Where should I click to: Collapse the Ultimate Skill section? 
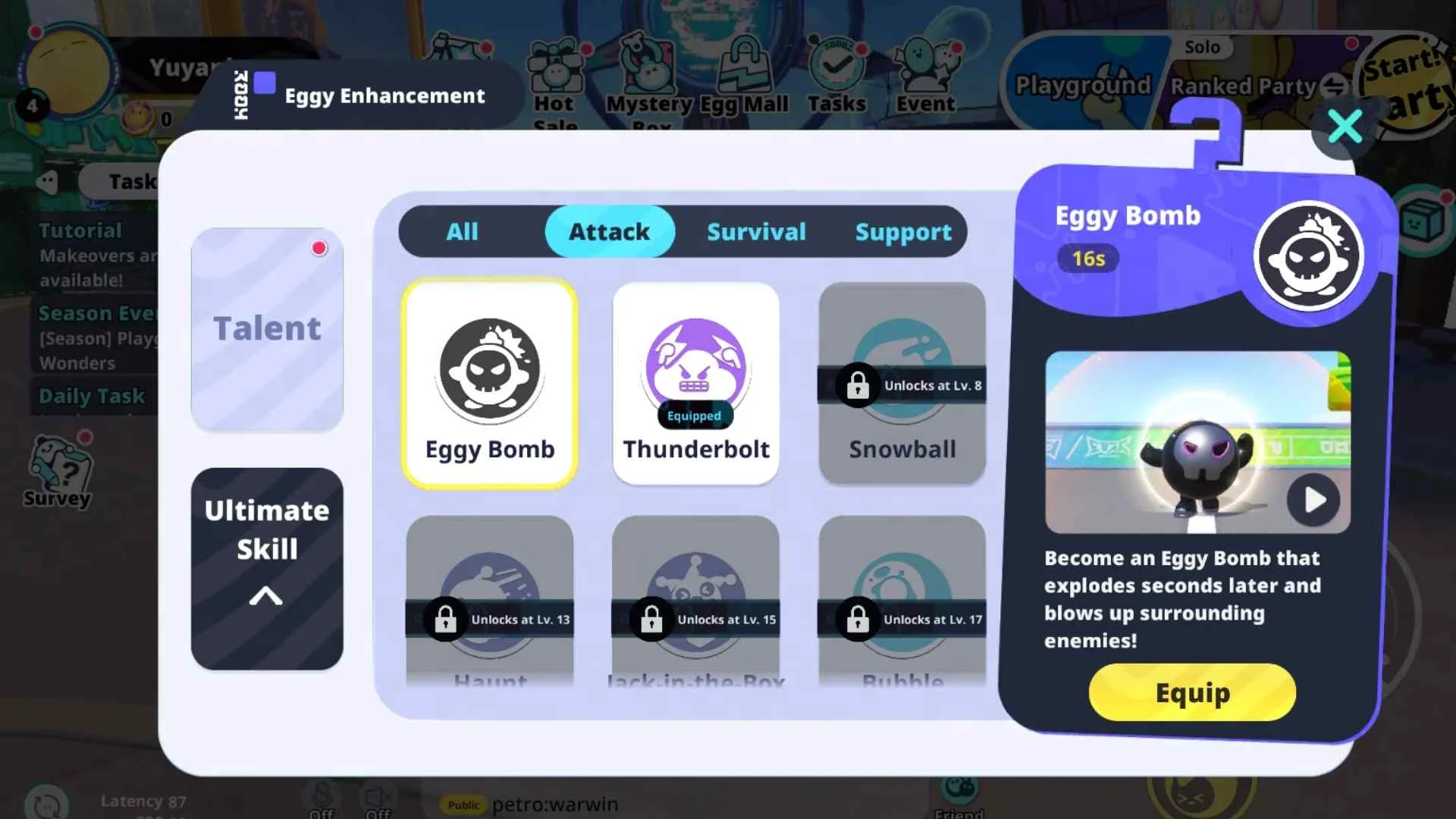click(266, 597)
